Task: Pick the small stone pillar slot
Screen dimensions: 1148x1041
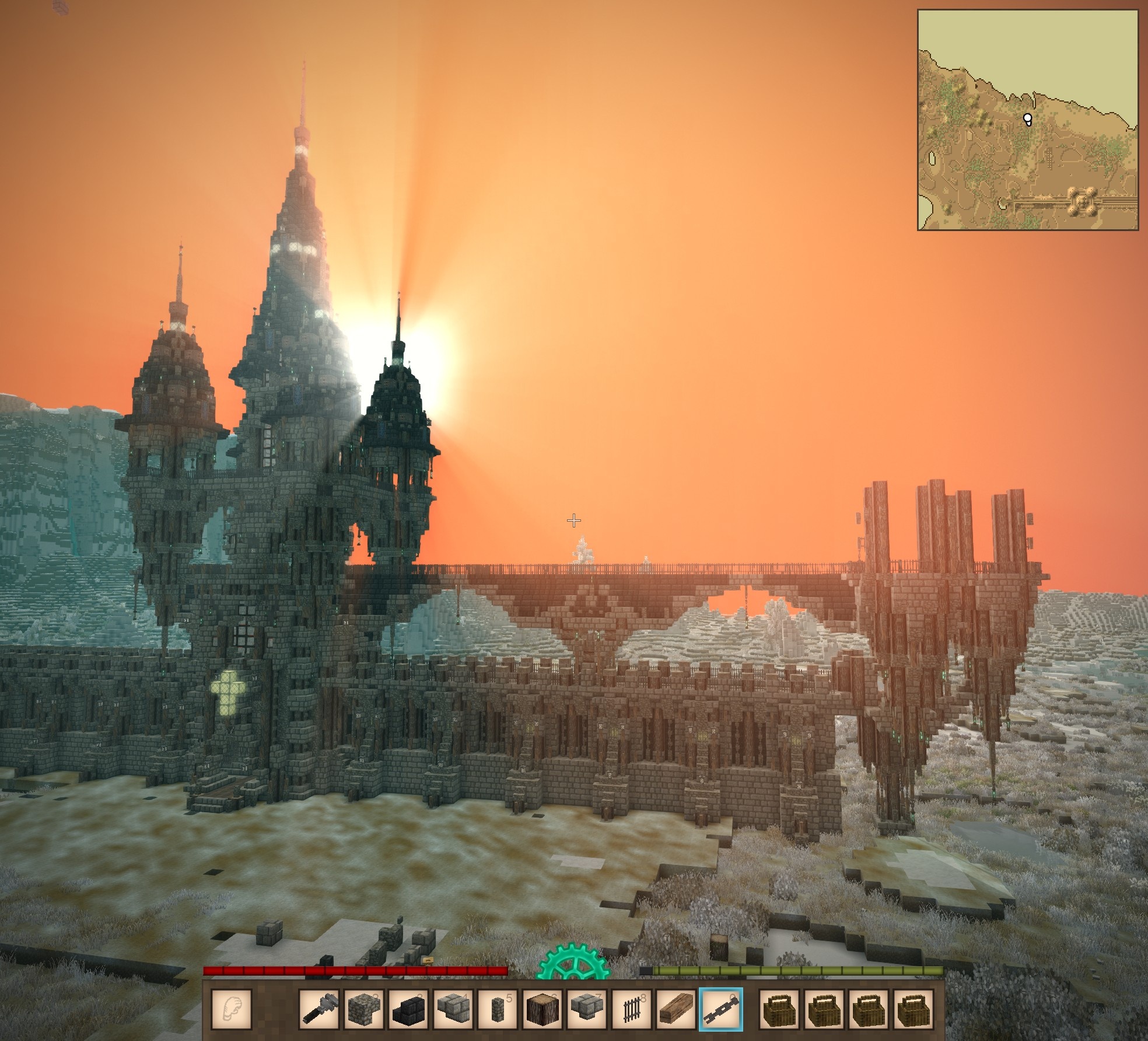Action: click(x=498, y=1009)
